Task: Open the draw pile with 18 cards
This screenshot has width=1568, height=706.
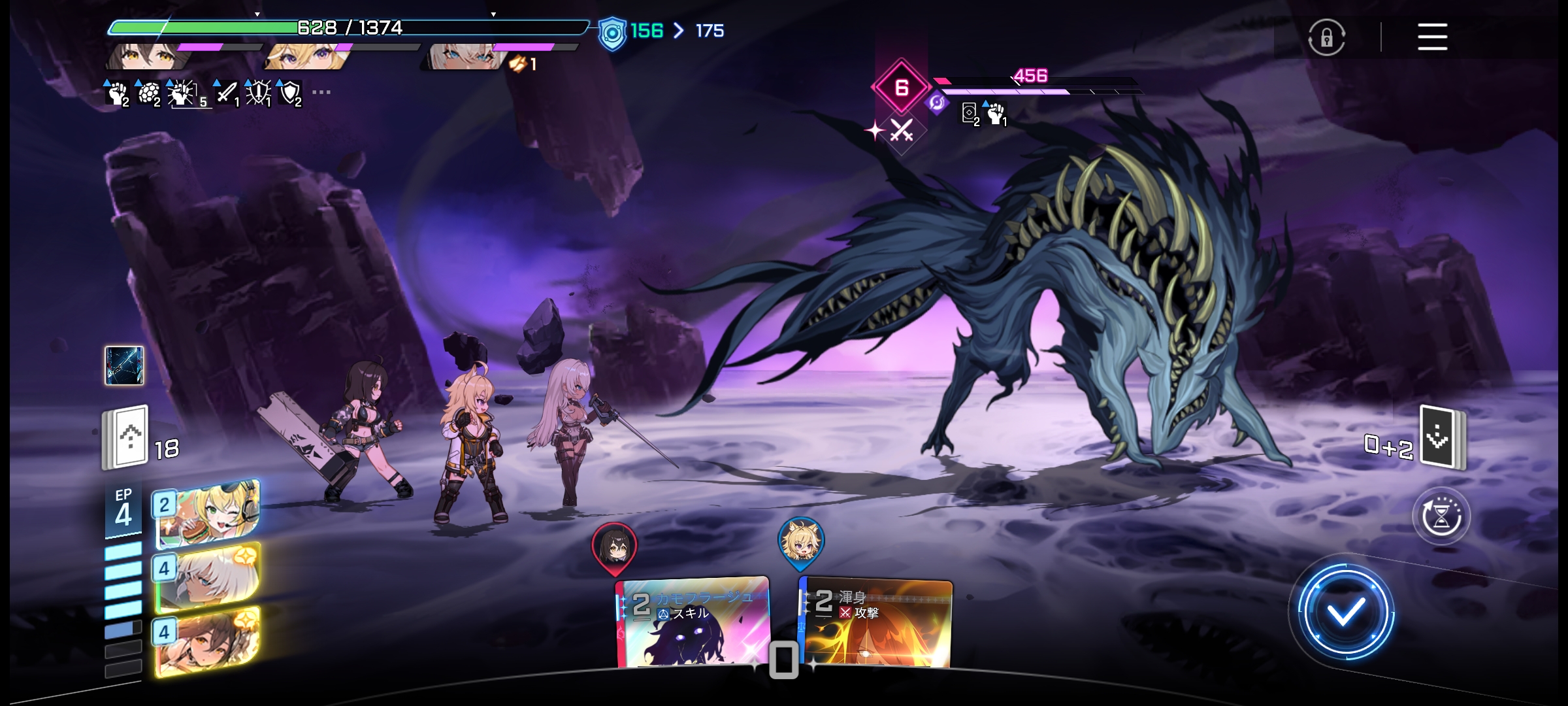Action: point(126,437)
